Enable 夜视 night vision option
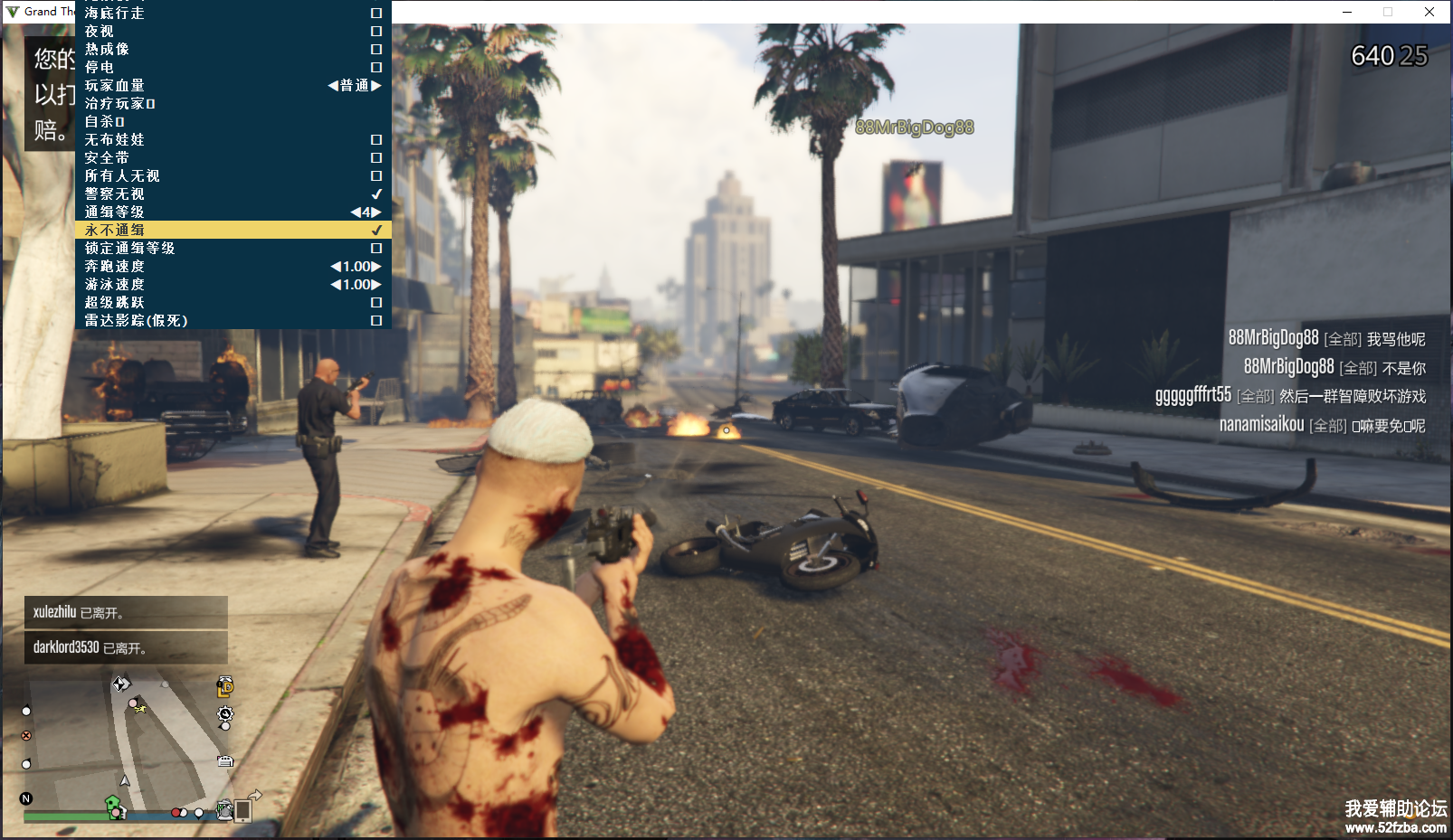The image size is (1453, 840). [x=376, y=32]
